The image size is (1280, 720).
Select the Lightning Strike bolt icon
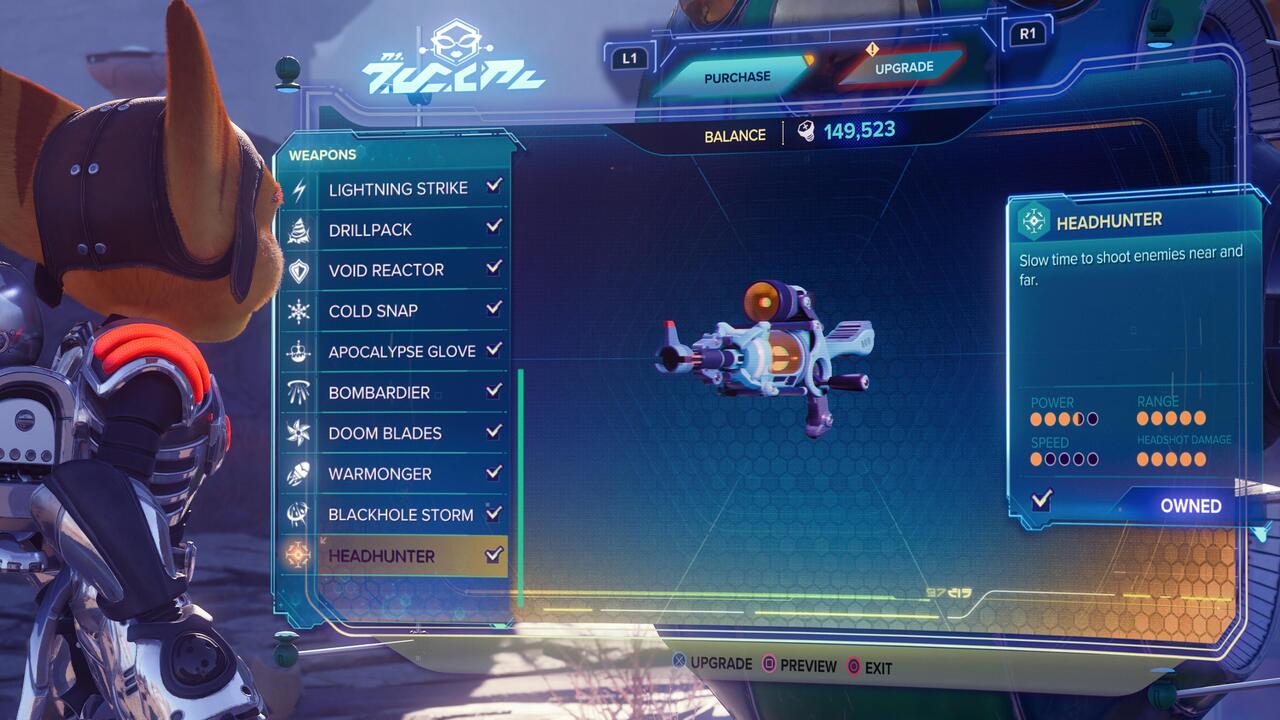(300, 188)
